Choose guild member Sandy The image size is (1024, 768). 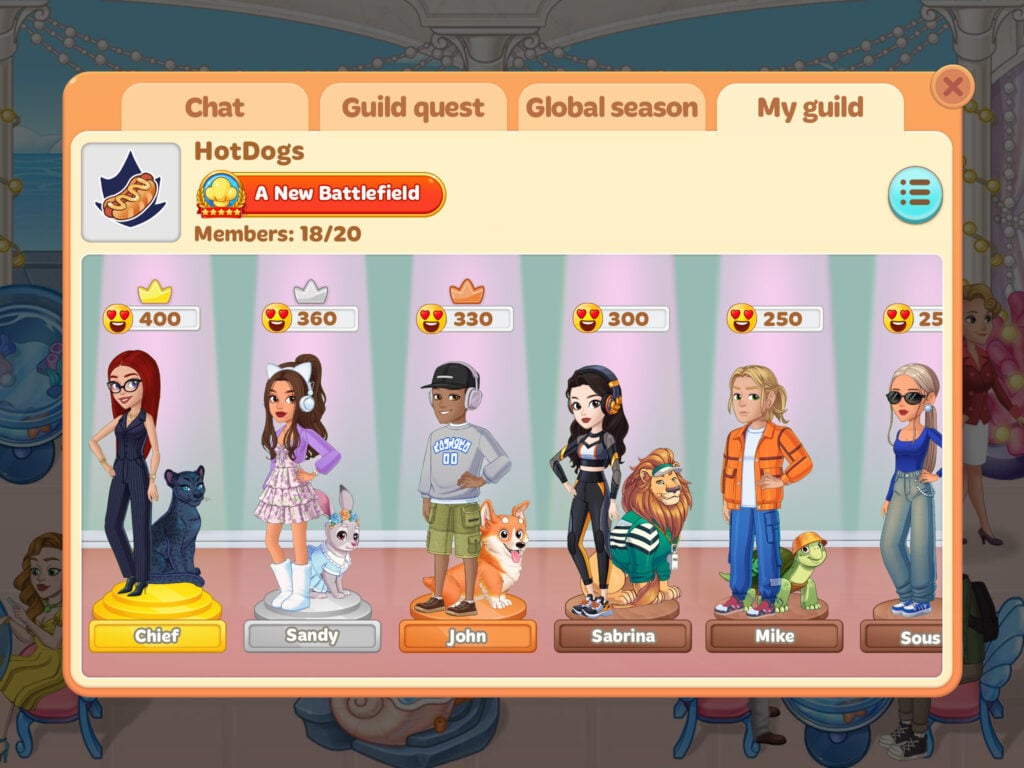coord(312,636)
